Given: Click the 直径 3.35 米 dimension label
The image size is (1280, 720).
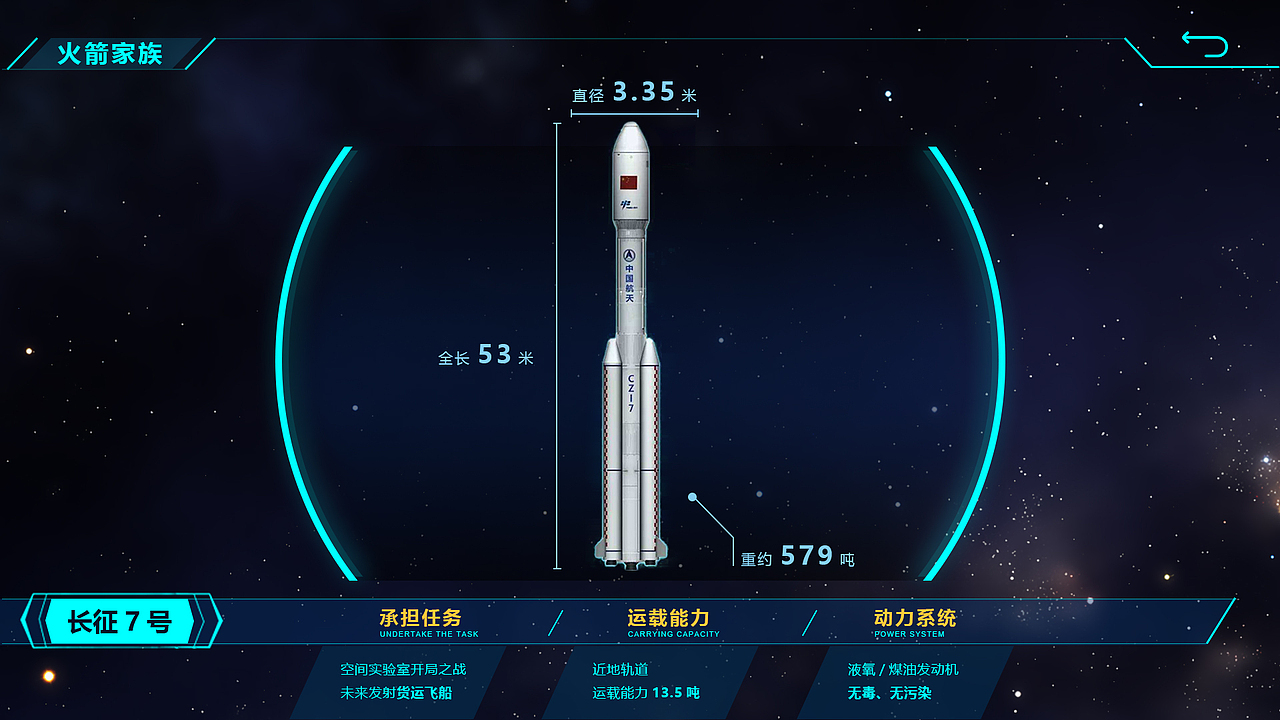Looking at the screenshot, I should tap(633, 92).
